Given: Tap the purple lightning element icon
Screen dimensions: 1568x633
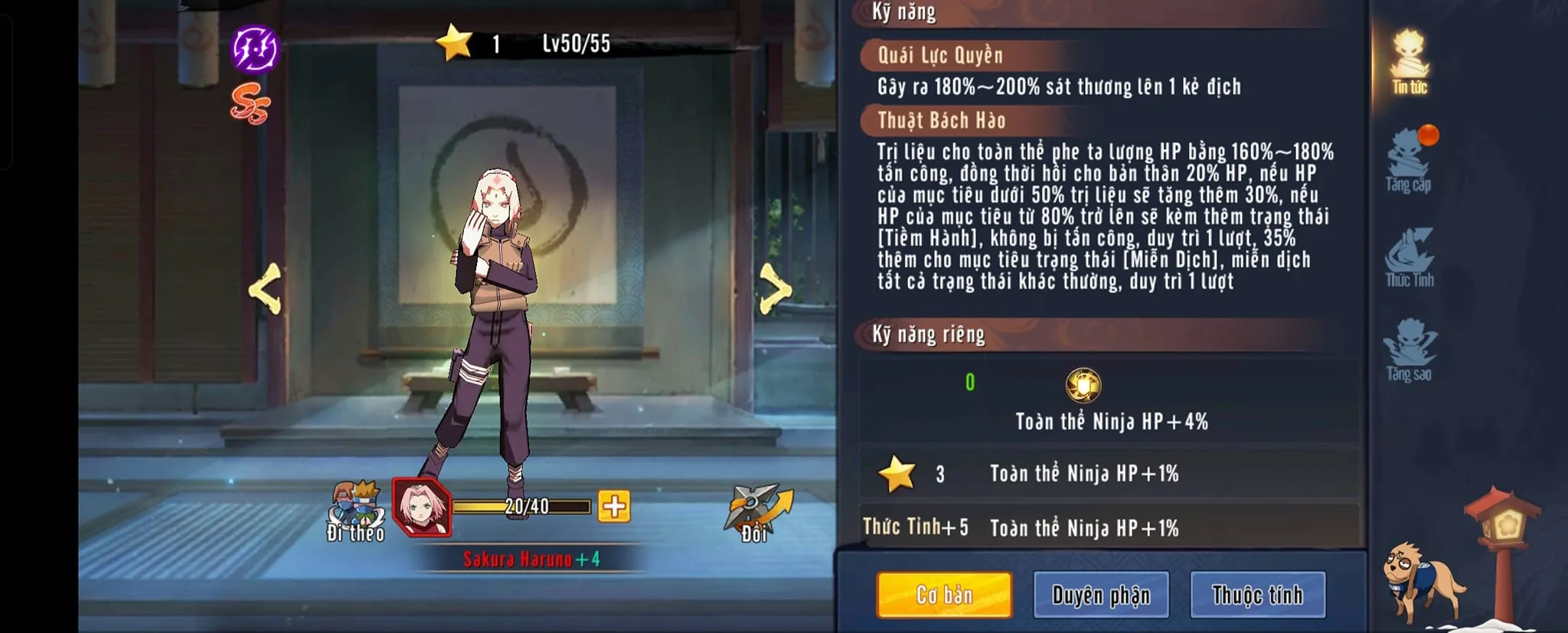Looking at the screenshot, I should [x=255, y=48].
